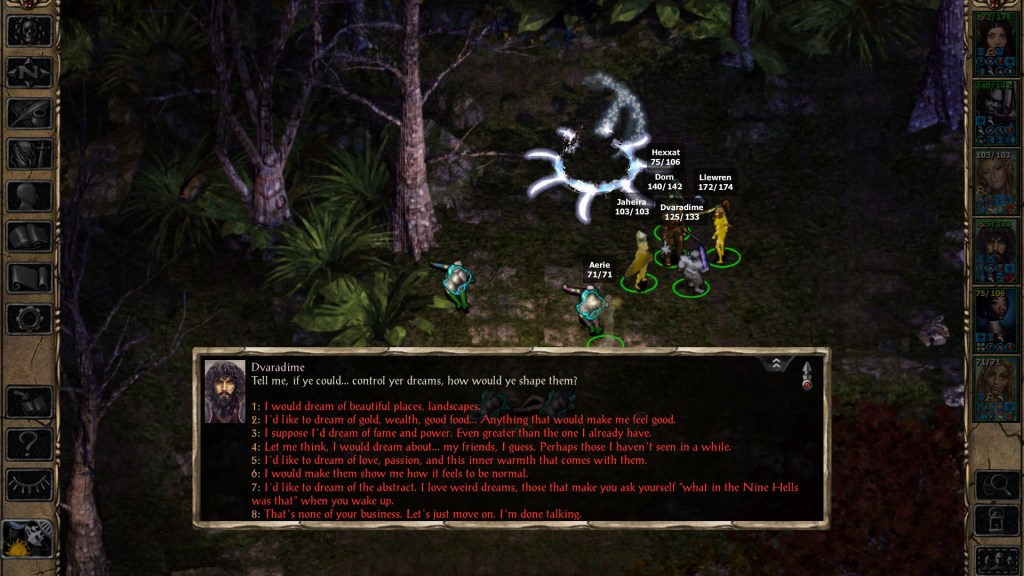The width and height of the screenshot is (1024, 576).
Task: Select the abstract weird dreams reply
Action: point(530,487)
